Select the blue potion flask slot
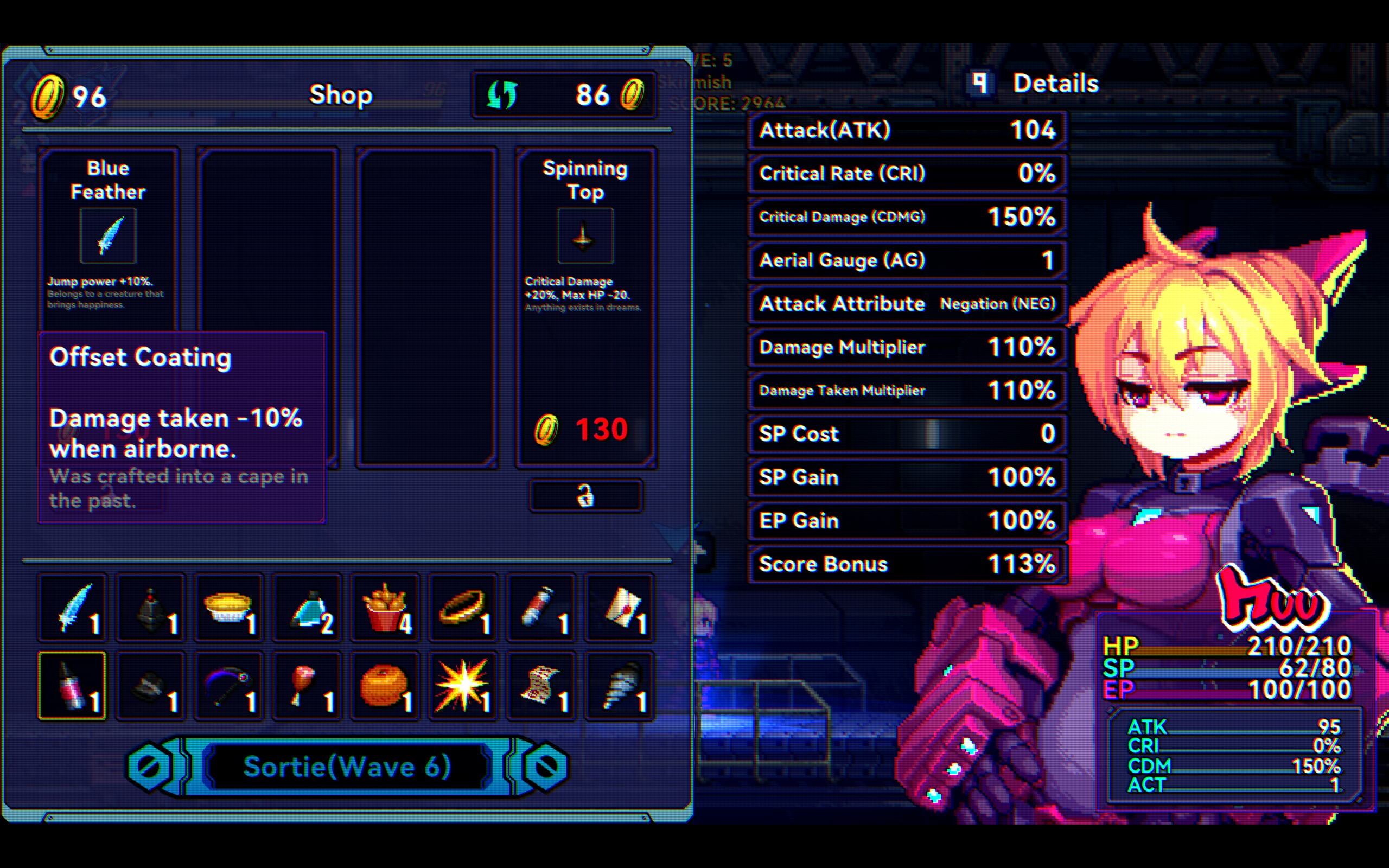This screenshot has height=868, width=1389. click(307, 608)
